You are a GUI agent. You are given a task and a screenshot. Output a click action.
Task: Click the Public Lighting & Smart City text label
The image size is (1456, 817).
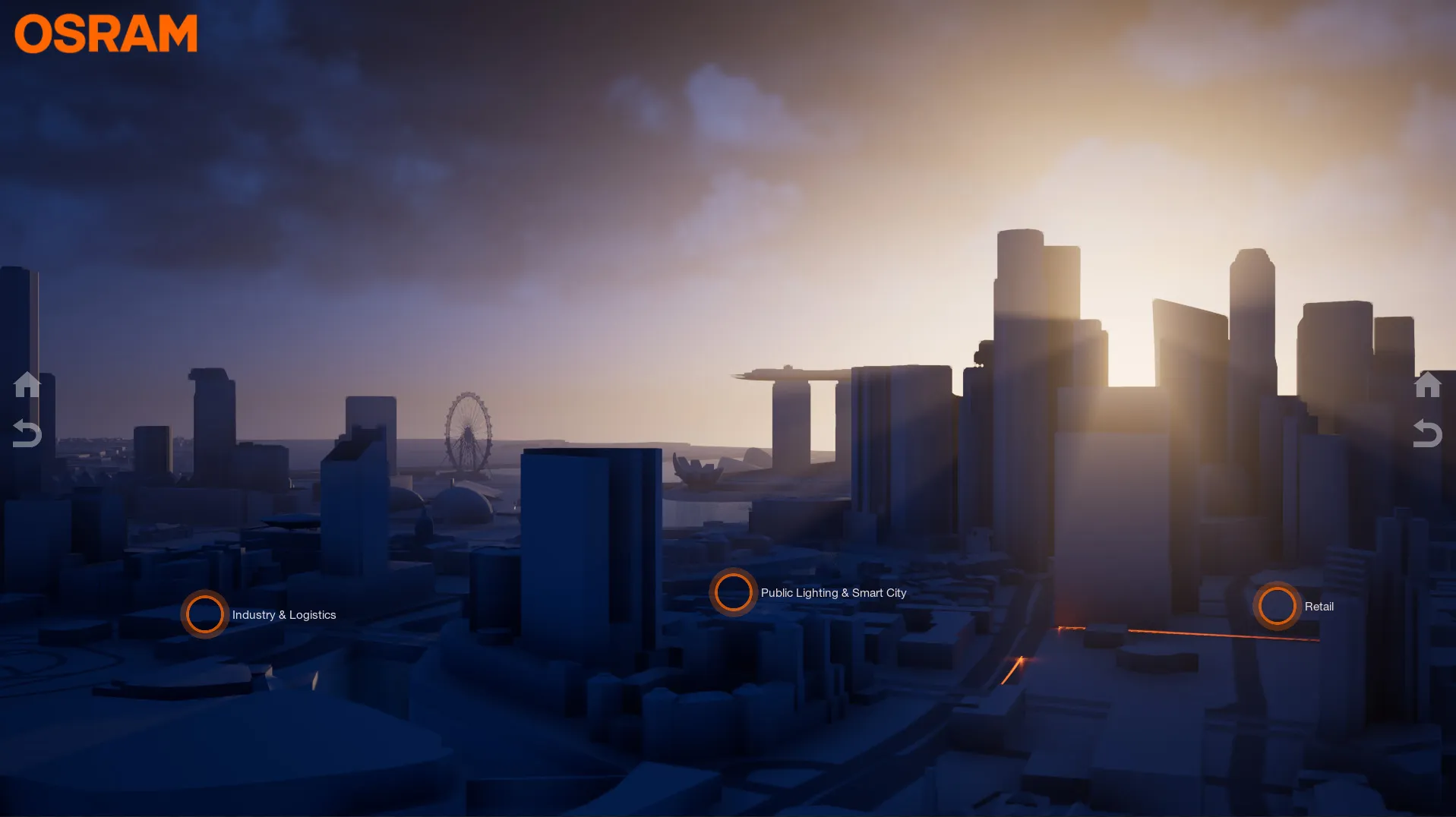click(833, 592)
